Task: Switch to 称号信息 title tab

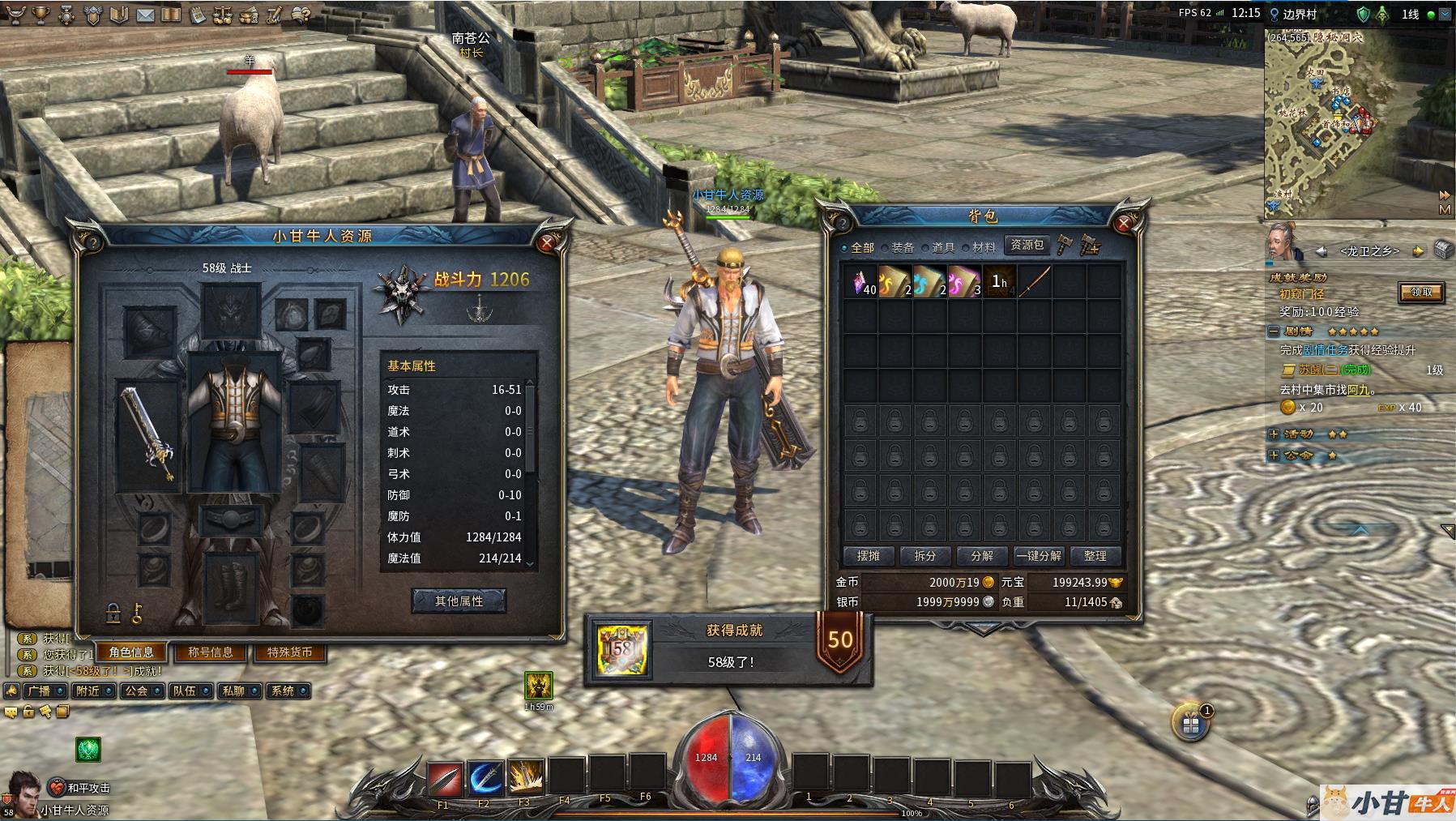Action: [211, 652]
